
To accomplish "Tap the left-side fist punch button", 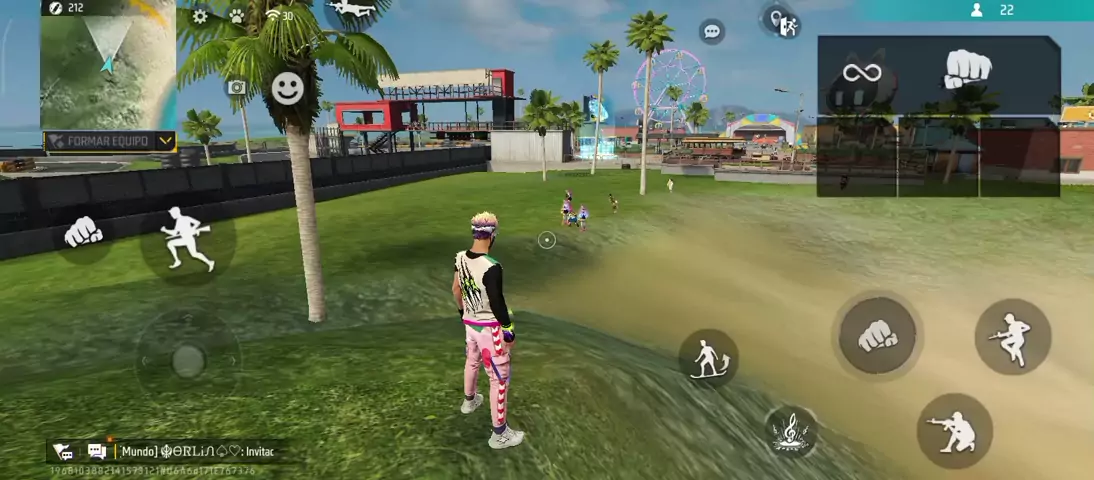I will 83,233.
